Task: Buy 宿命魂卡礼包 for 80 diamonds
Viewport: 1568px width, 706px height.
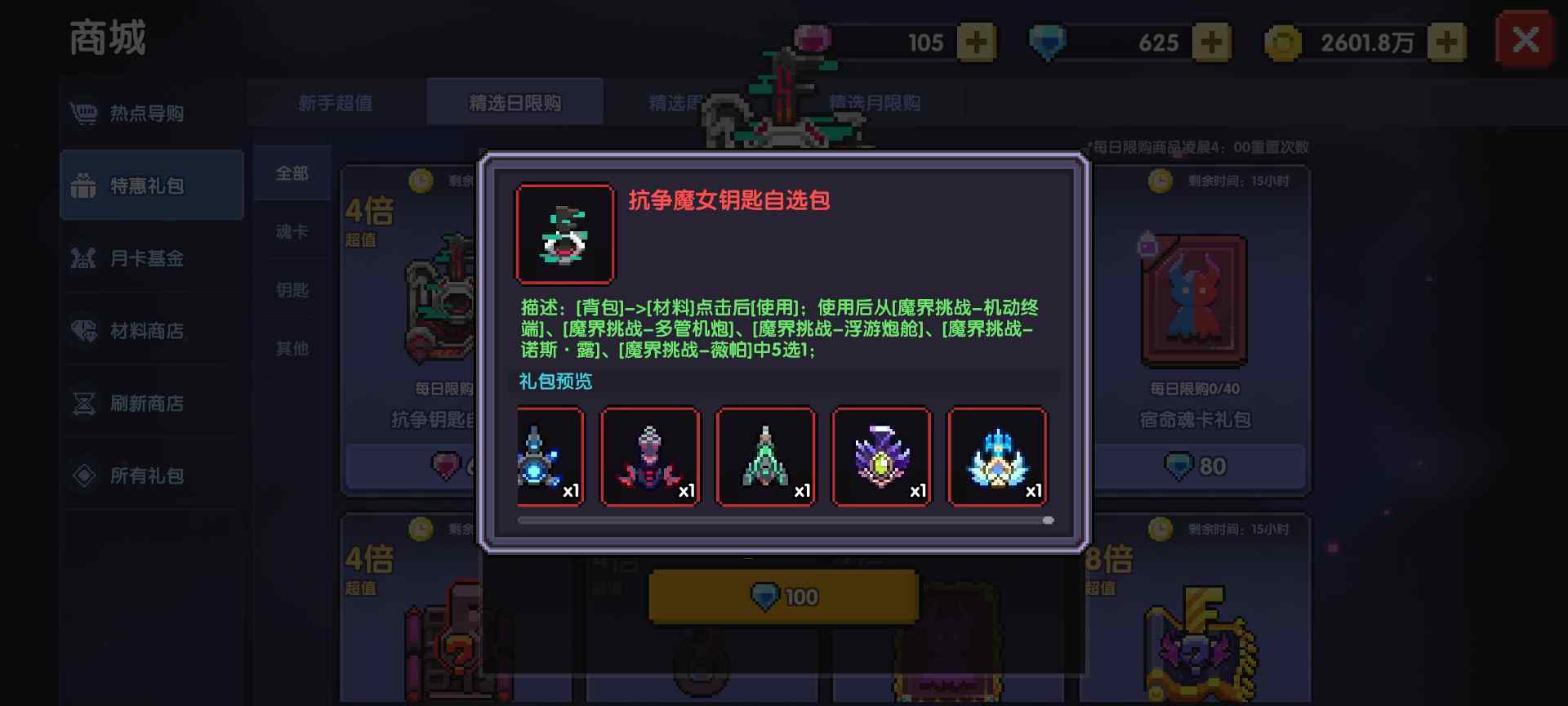Action: pyautogui.click(x=1196, y=467)
